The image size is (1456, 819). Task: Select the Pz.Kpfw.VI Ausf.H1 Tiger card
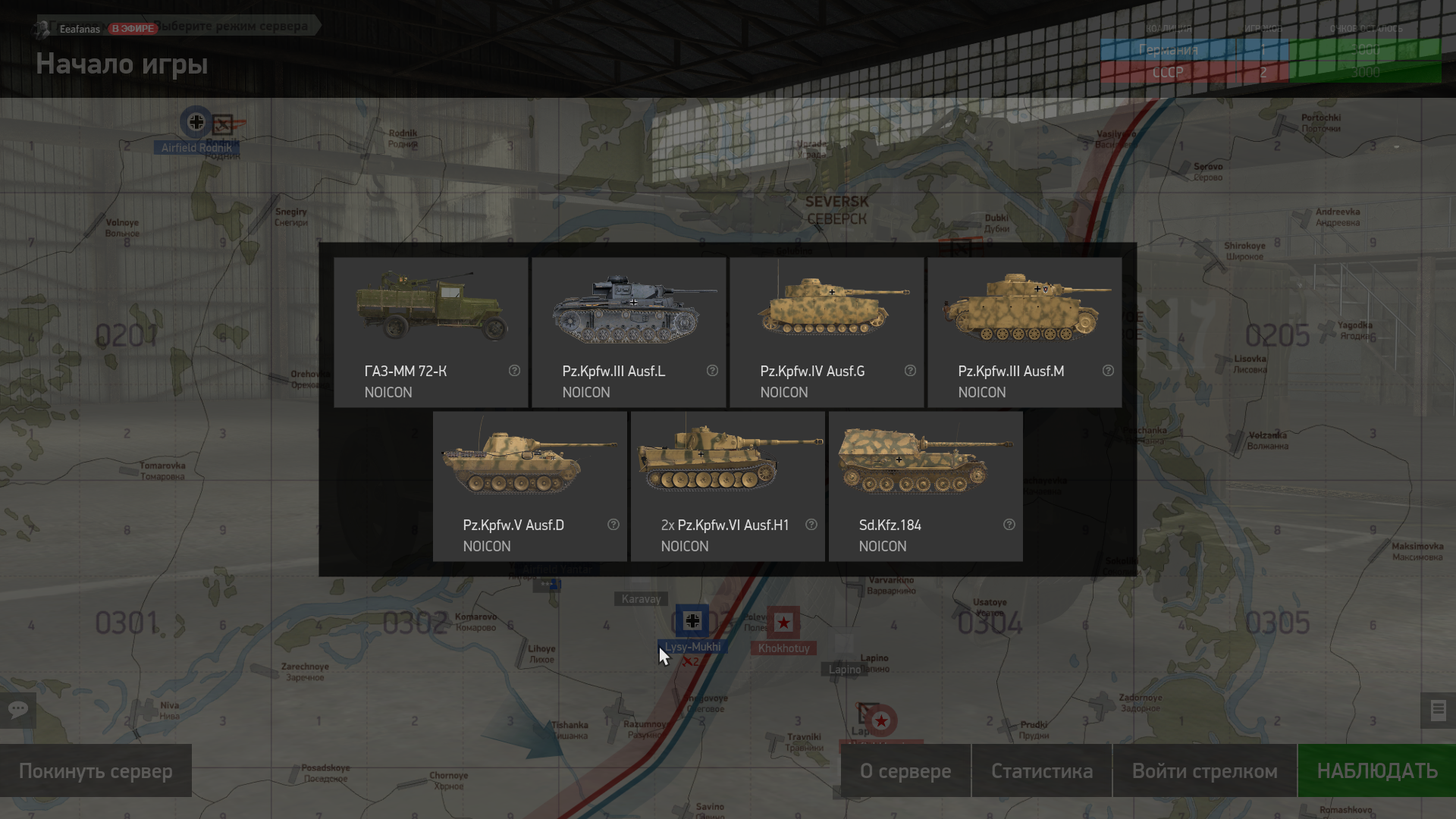tap(727, 486)
